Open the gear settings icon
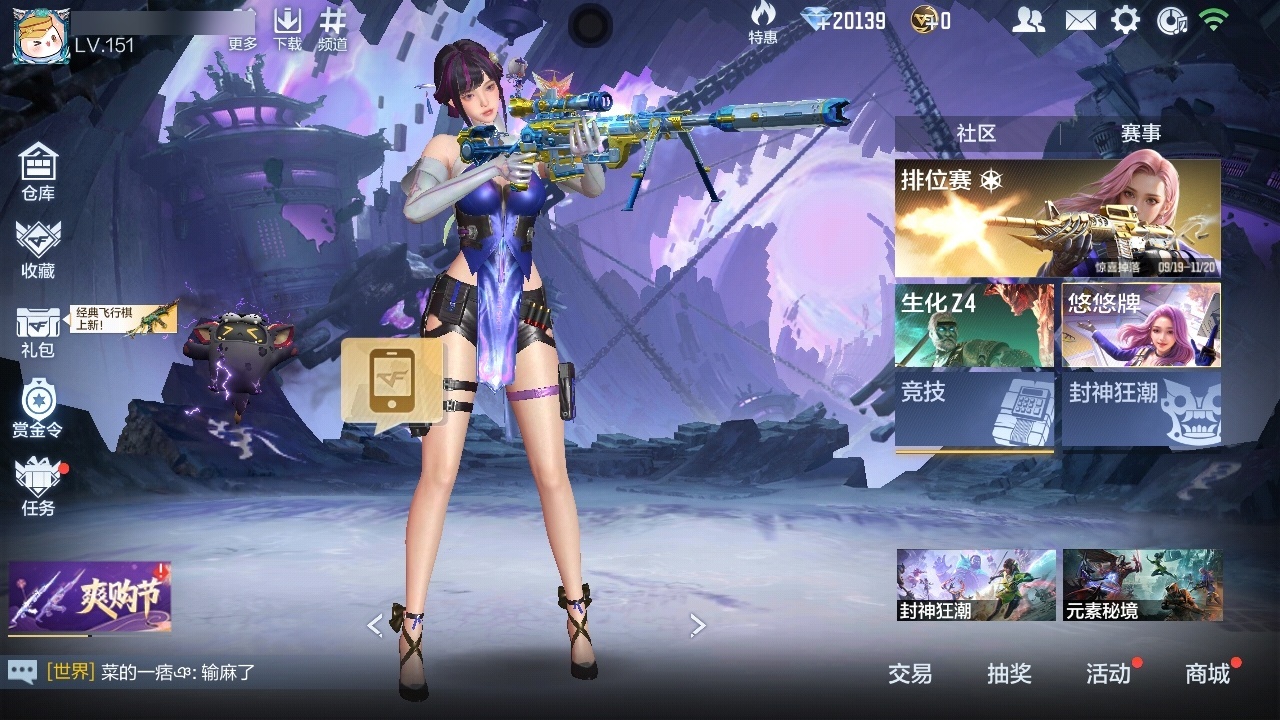This screenshot has height=720, width=1280. tap(1125, 20)
